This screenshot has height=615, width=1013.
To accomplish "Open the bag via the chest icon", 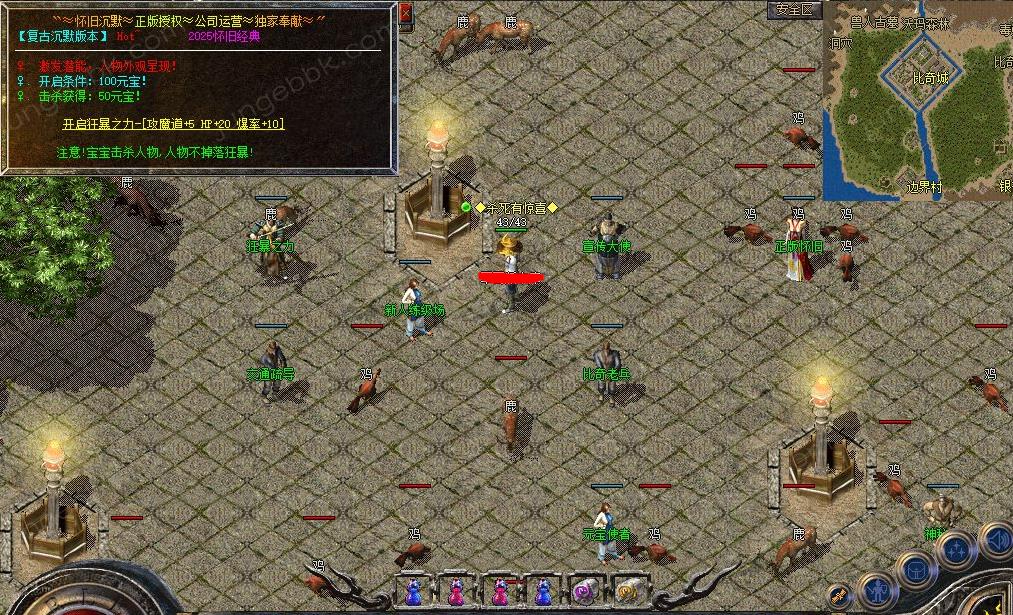I will [915, 571].
